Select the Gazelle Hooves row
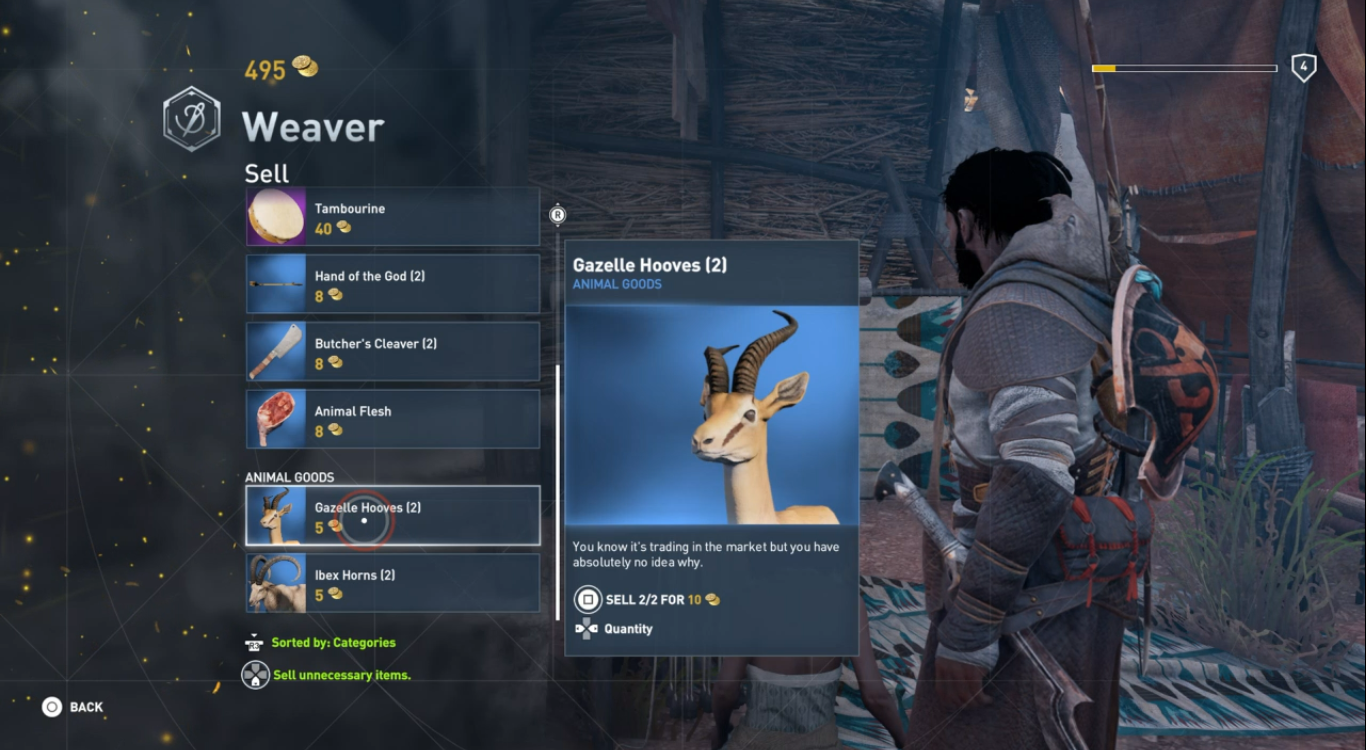Image resolution: width=1366 pixels, height=750 pixels. point(392,516)
